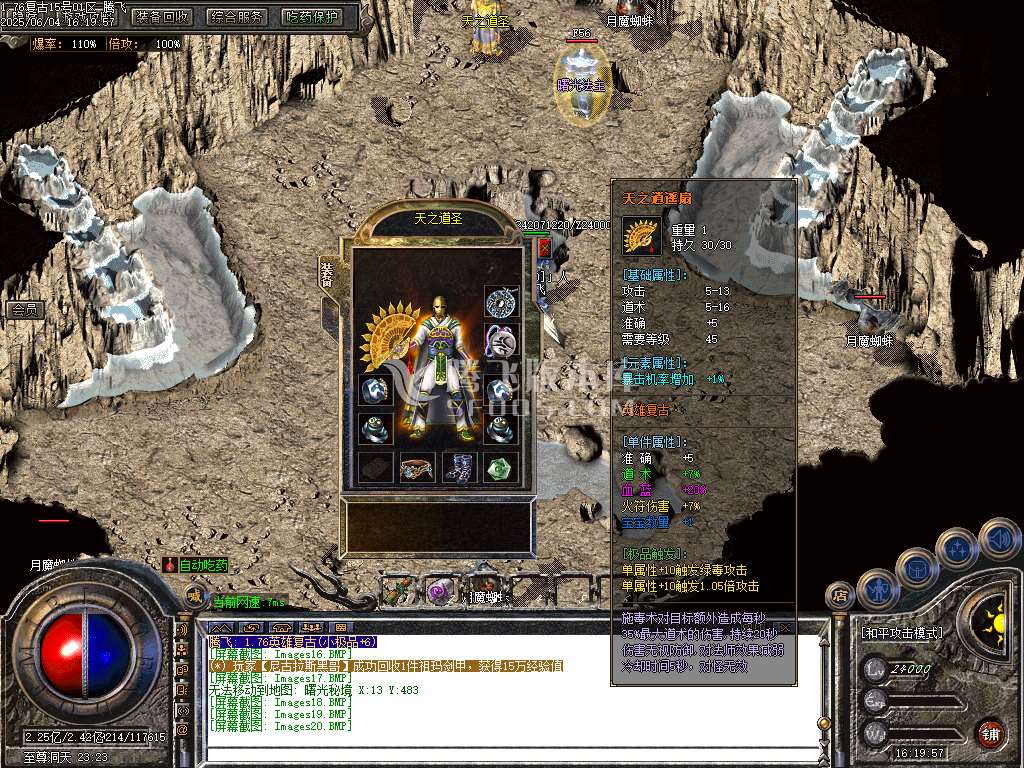Open the skills sparkle round icon
This screenshot has width=1024, height=768.
(x=957, y=548)
